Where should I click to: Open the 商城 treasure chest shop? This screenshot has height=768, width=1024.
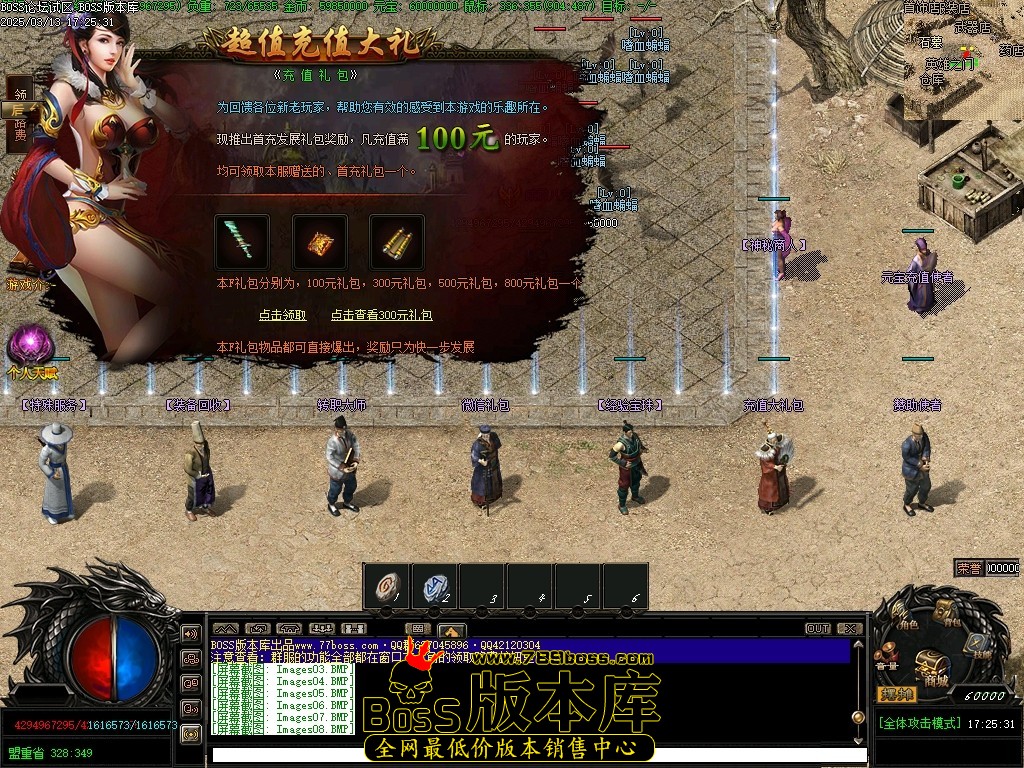[932, 664]
